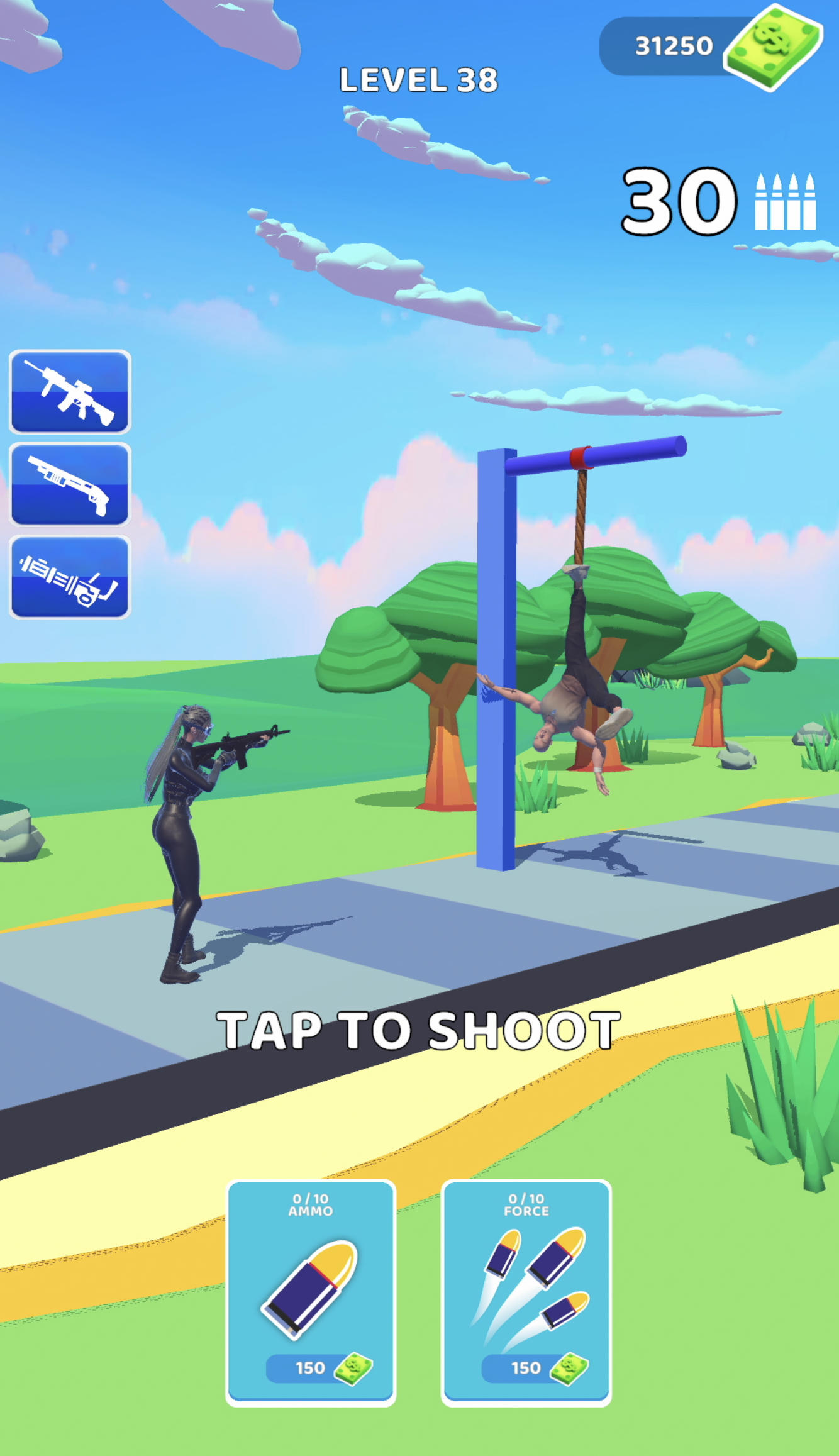Tap the LEVEL 38 header text
This screenshot has width=839, height=1456.
coord(419,77)
